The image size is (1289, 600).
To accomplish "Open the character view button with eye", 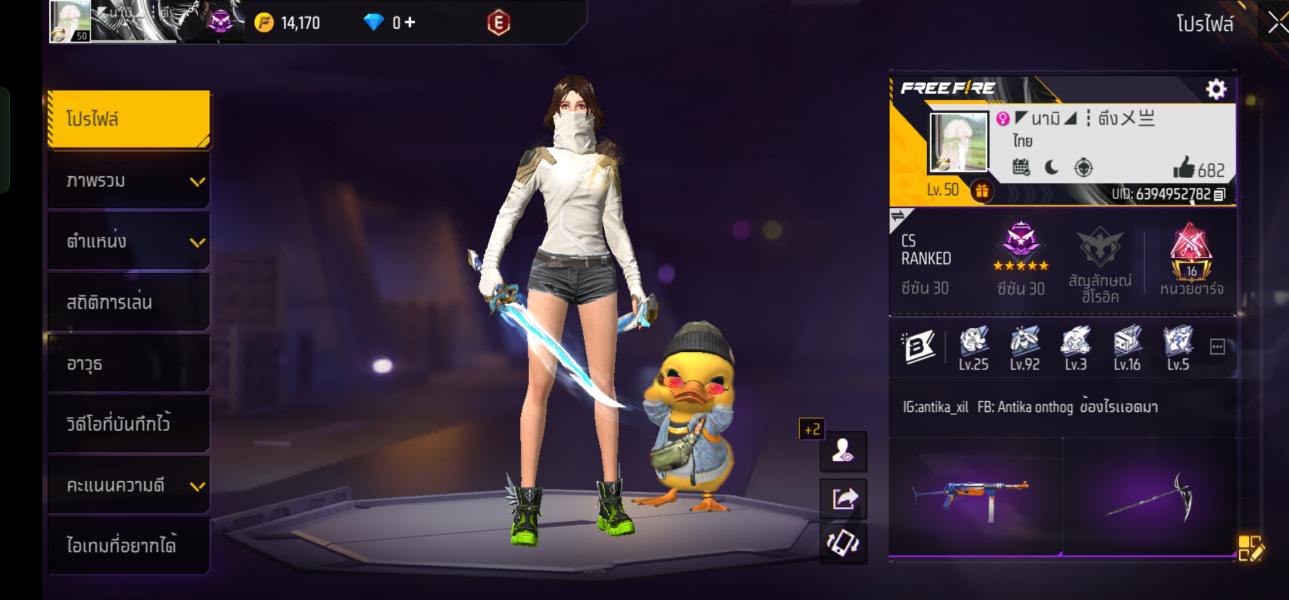I will pos(843,451).
